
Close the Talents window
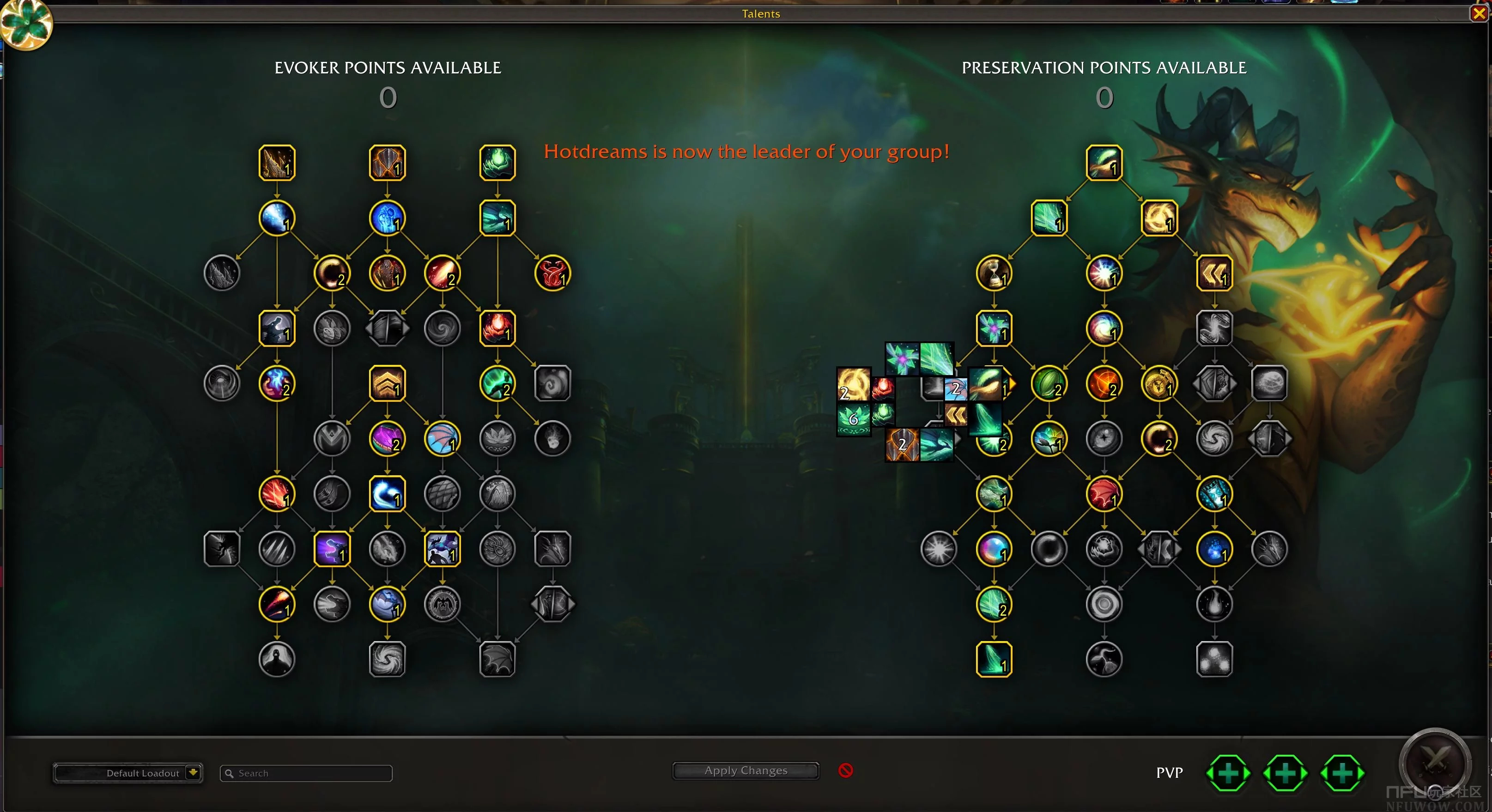[1479, 13]
